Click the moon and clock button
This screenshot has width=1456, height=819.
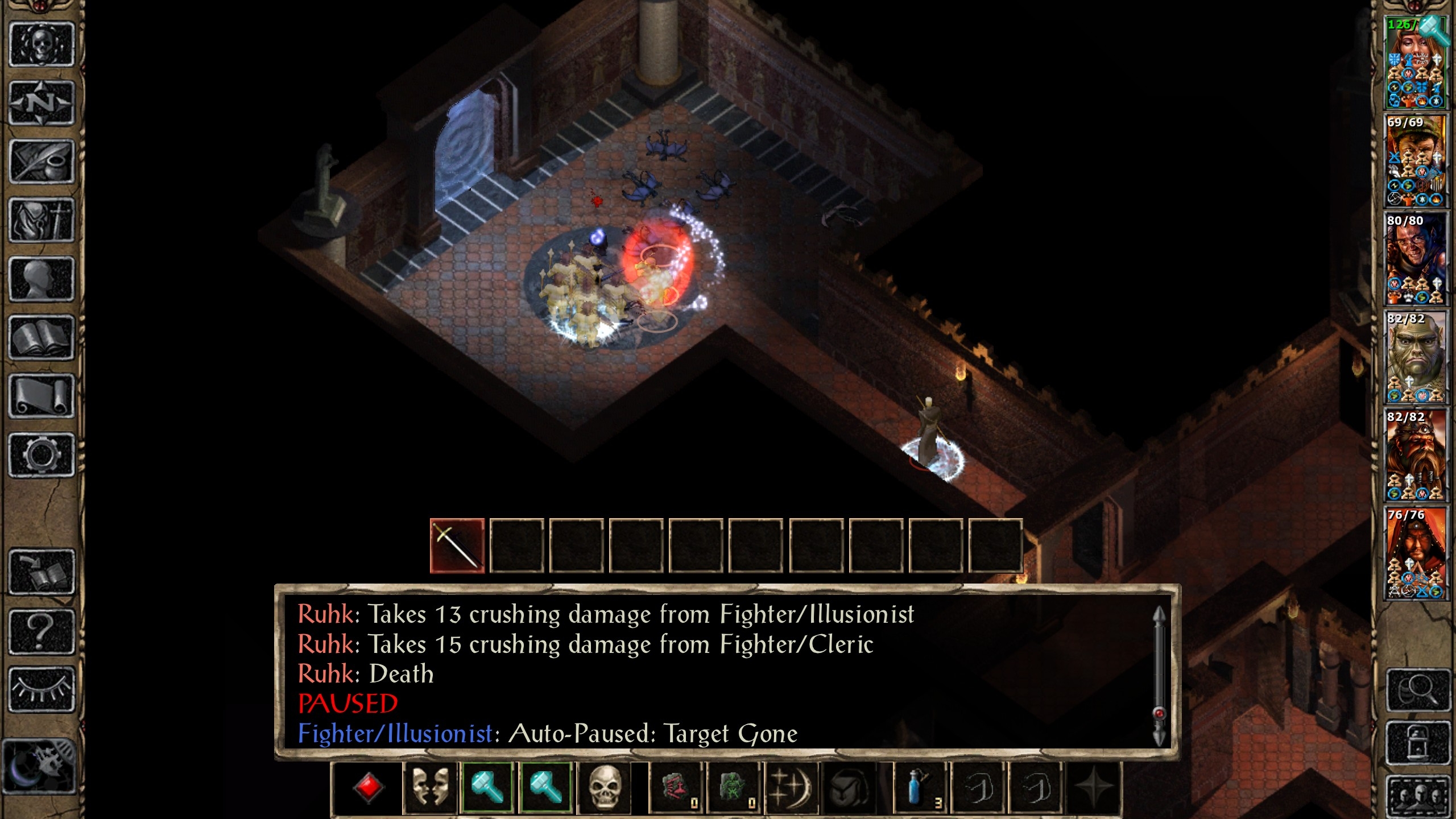point(39,765)
